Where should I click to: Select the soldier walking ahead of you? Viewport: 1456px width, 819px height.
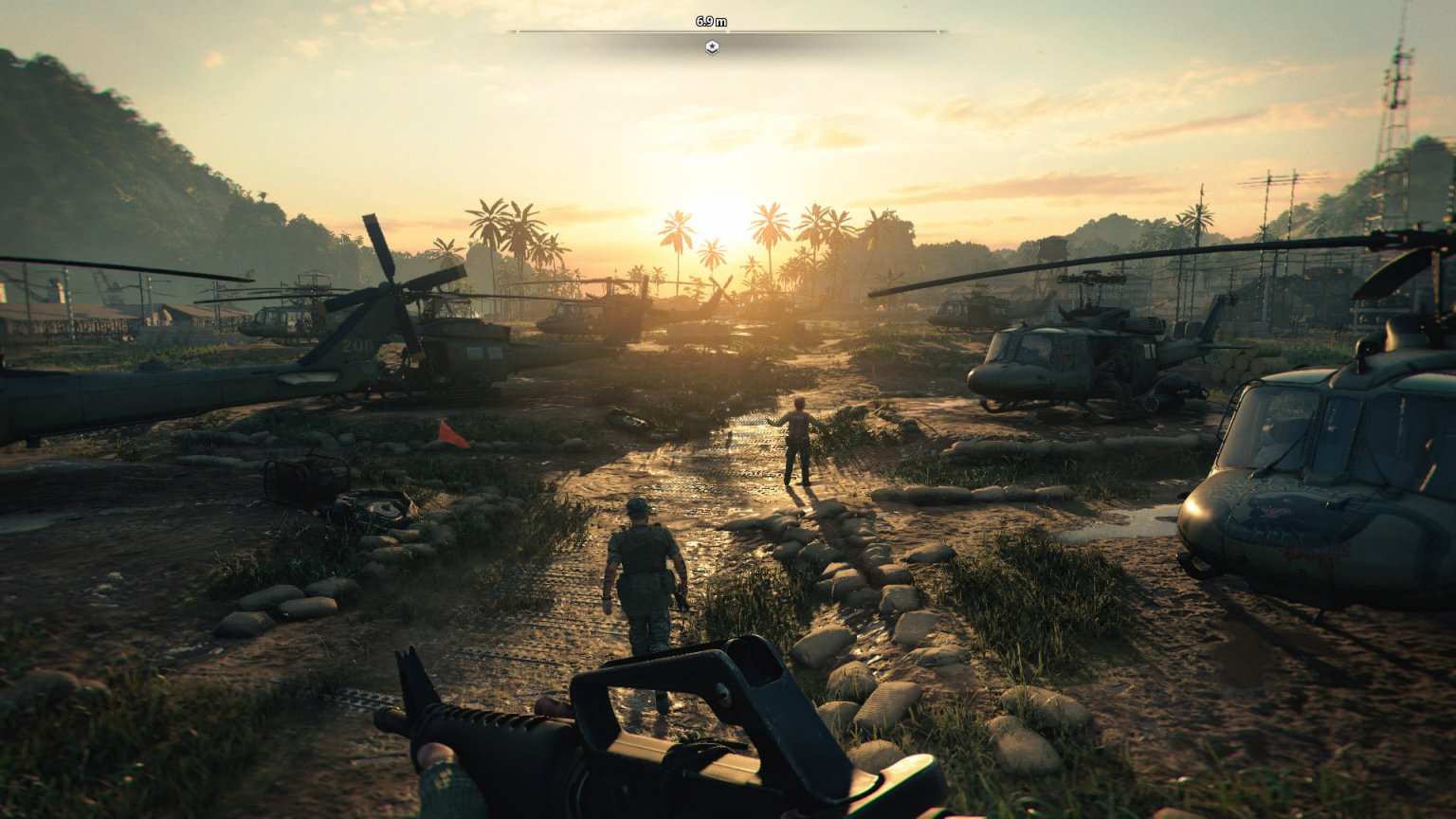(x=643, y=569)
